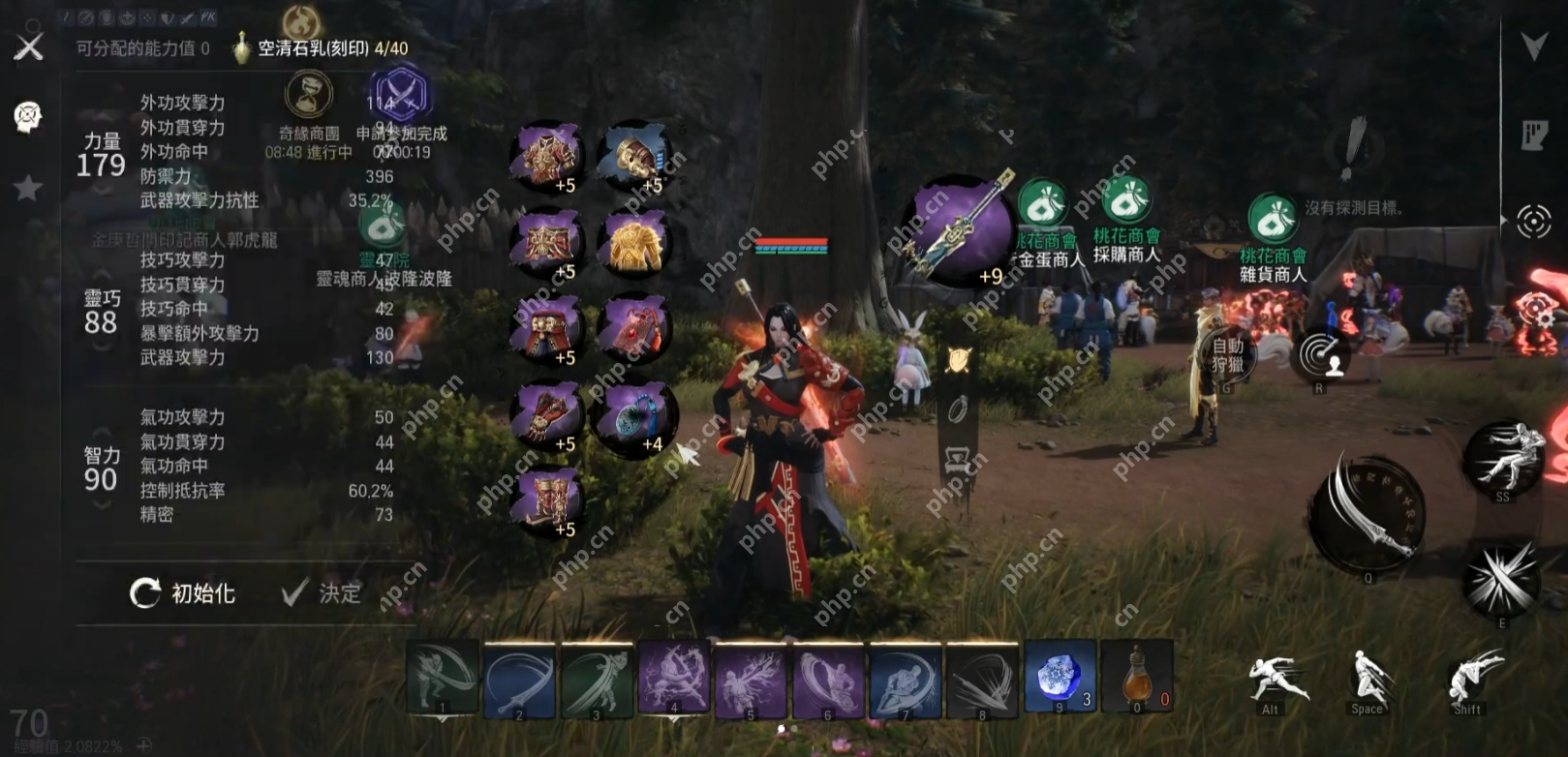Screen dimensions: 1568x757
Task: Select the +9 purple sword weapon slot
Action: [956, 228]
